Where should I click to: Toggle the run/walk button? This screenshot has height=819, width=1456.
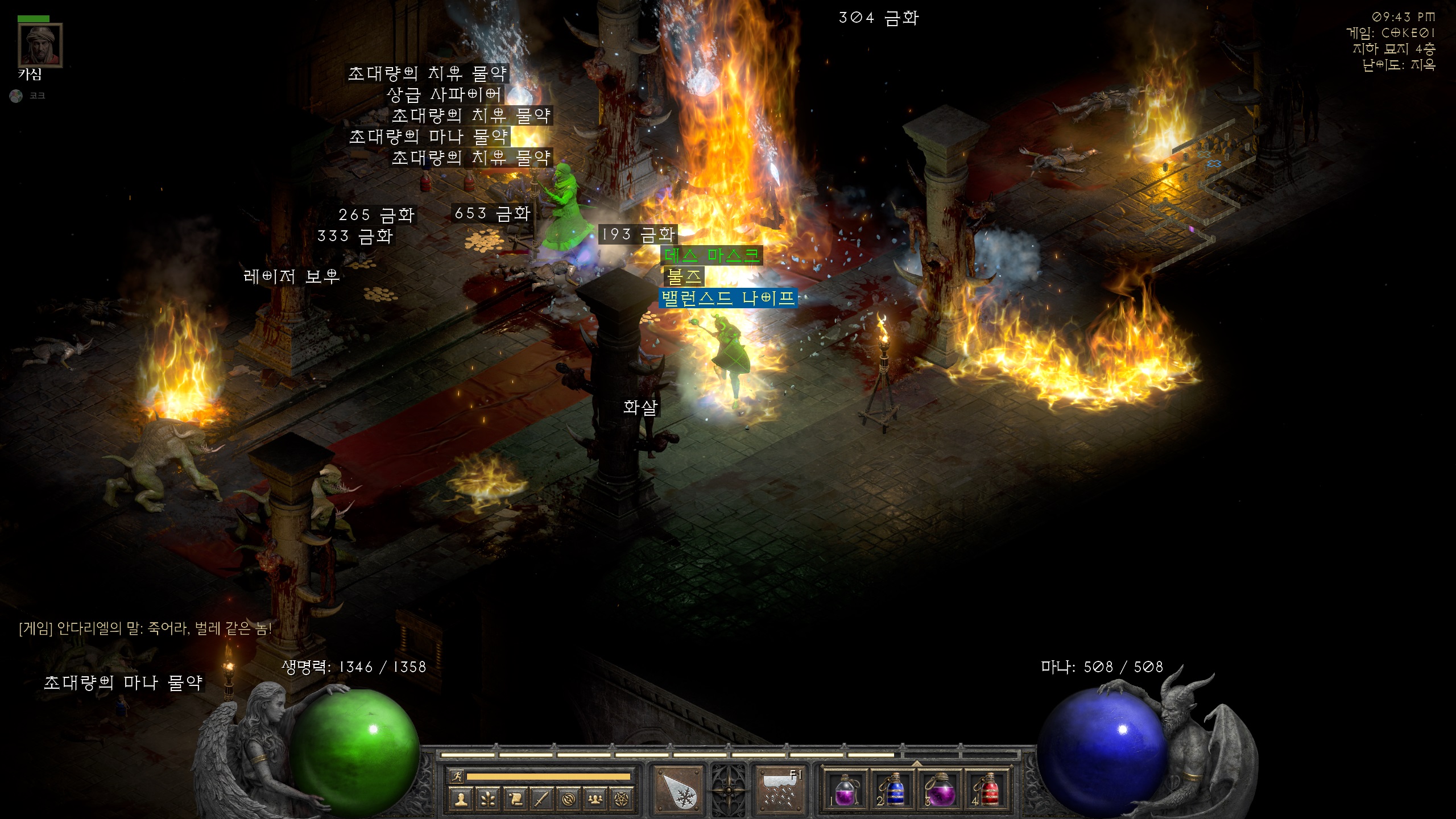tap(457, 776)
